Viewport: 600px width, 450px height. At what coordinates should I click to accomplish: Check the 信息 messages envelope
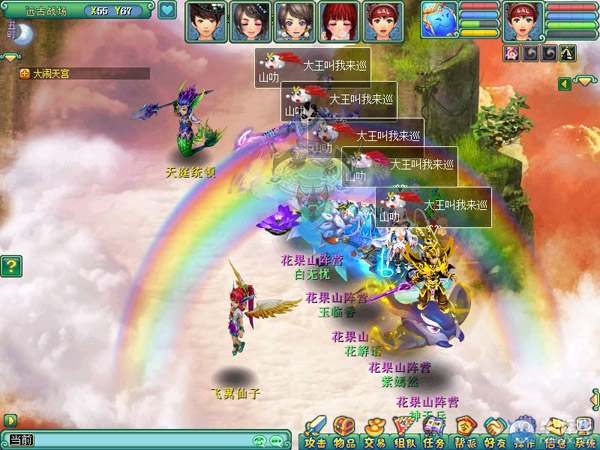click(555, 431)
